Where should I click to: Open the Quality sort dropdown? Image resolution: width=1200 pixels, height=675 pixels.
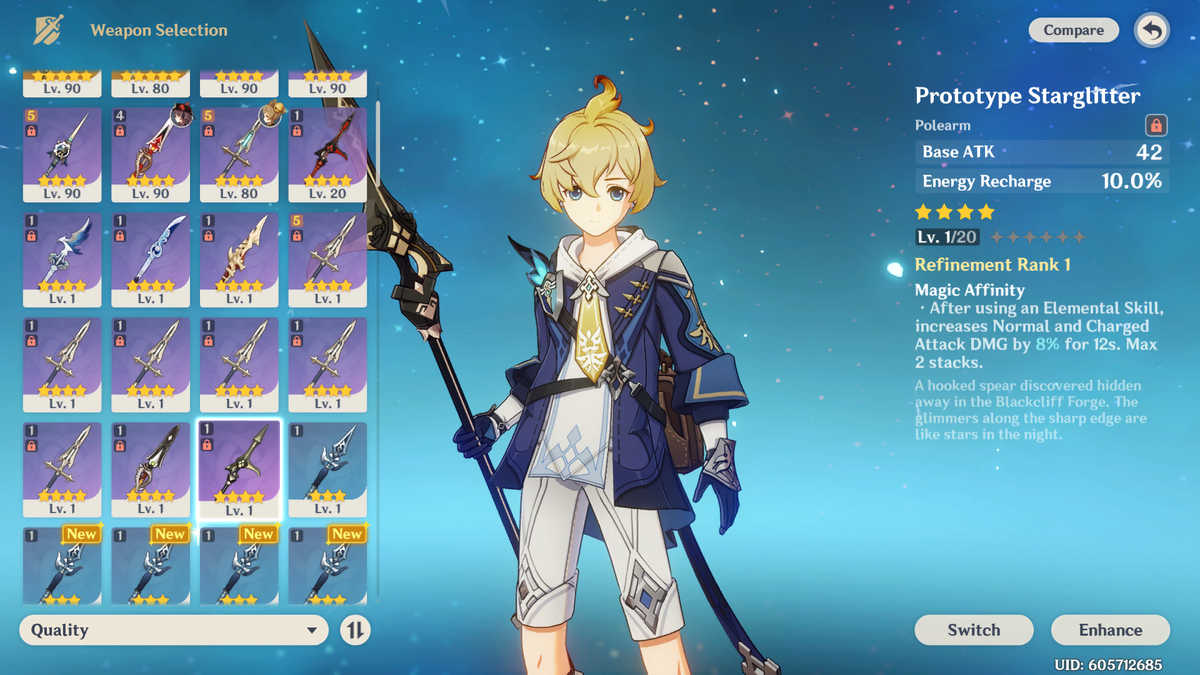(x=174, y=630)
